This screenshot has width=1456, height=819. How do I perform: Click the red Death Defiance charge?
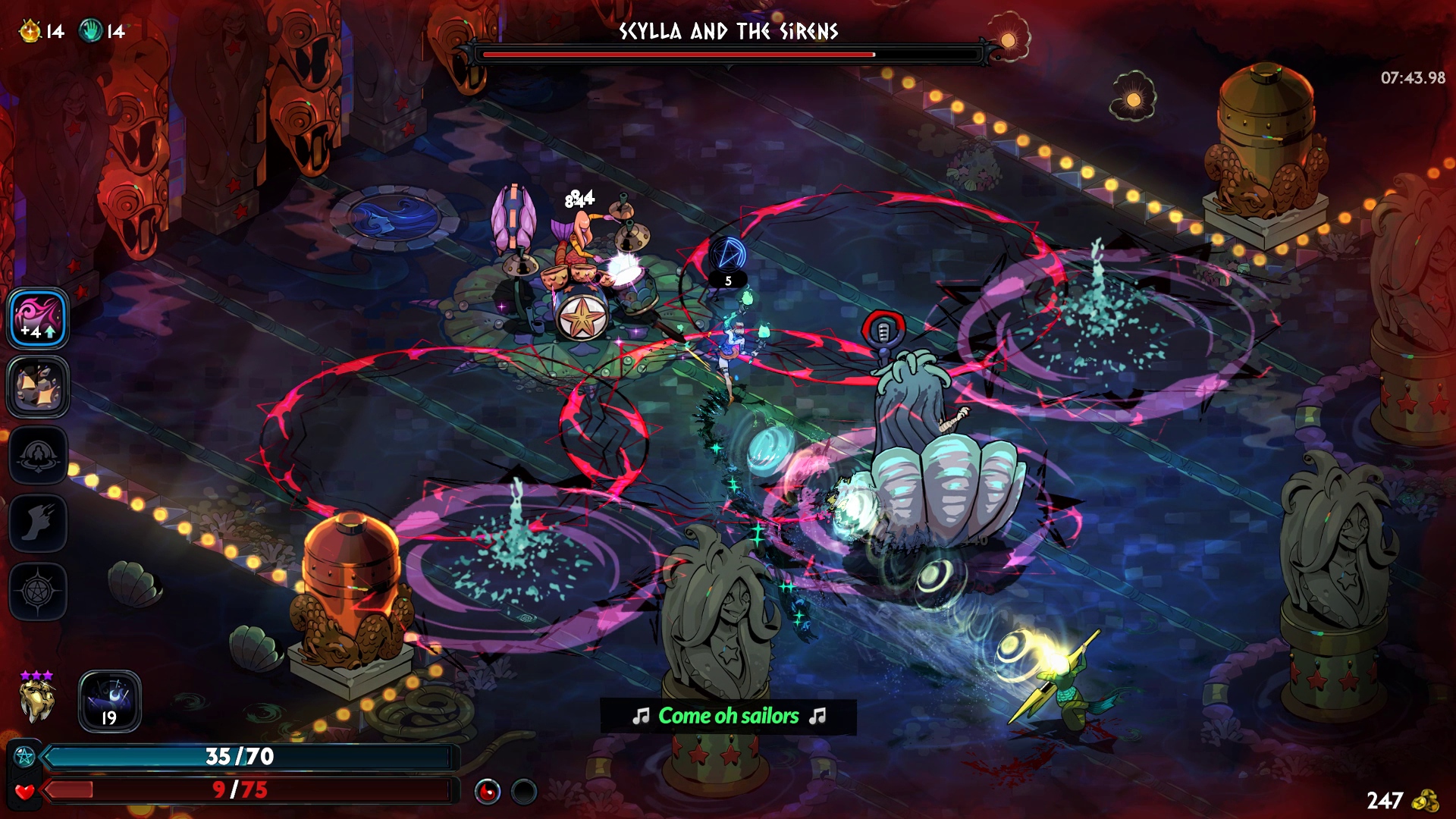(x=488, y=792)
